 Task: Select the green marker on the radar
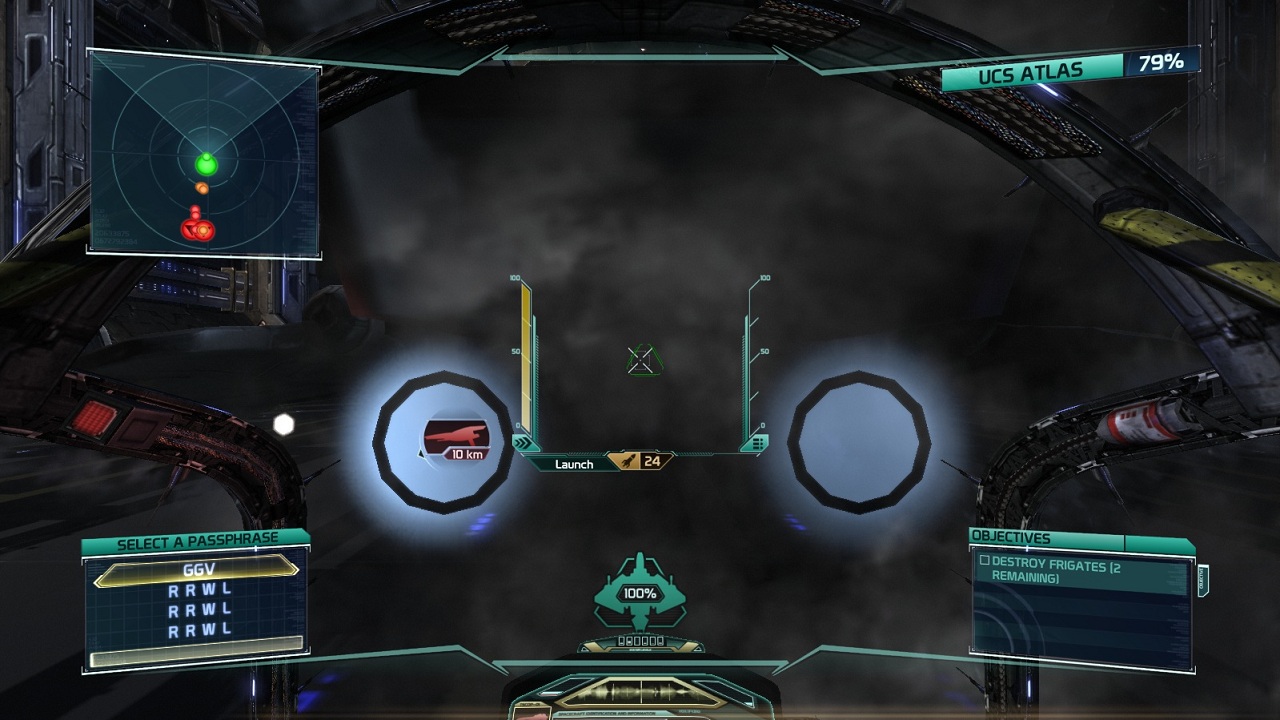pos(206,163)
